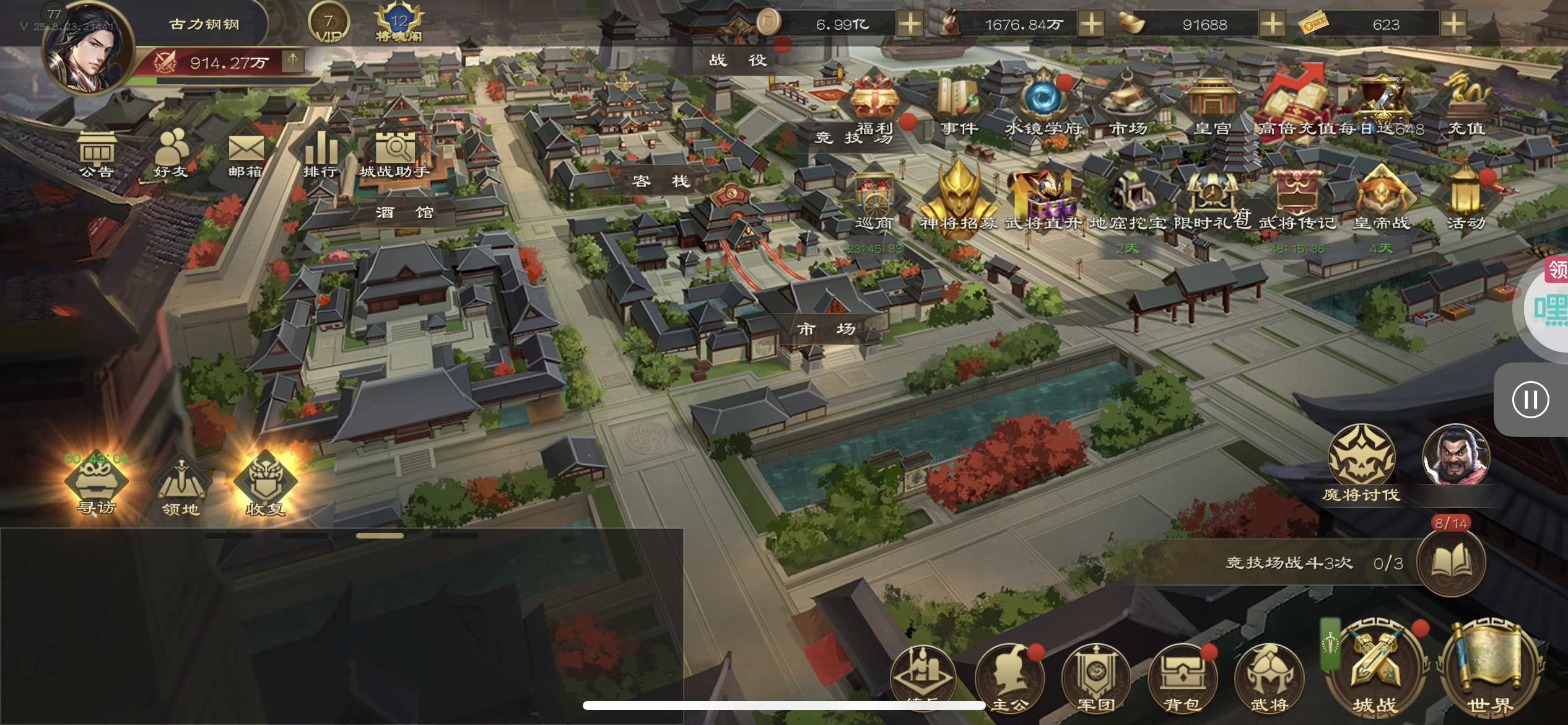
Task: View the 排行 rankings
Action: click(x=320, y=154)
